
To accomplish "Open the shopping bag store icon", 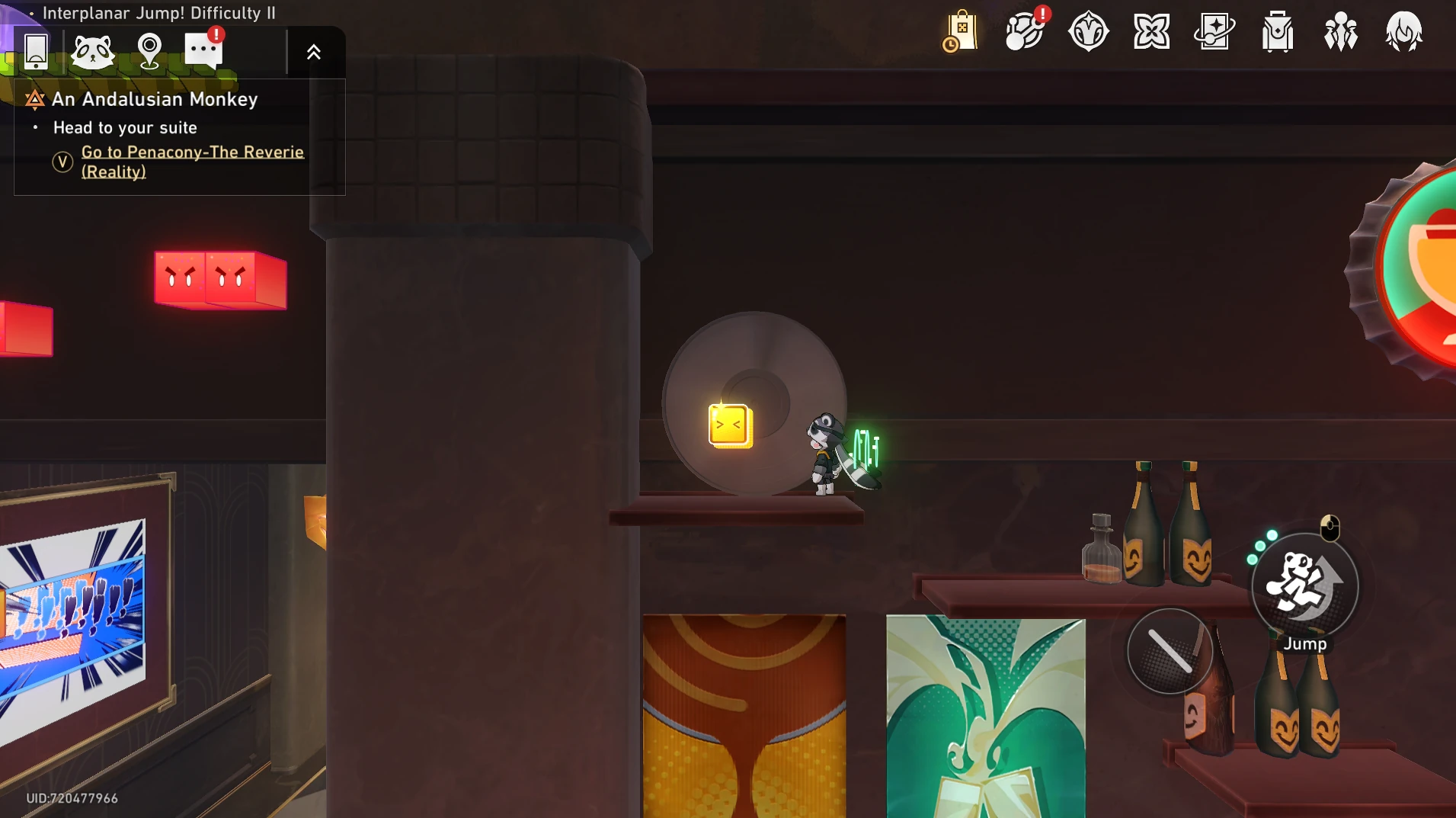I will click(961, 32).
